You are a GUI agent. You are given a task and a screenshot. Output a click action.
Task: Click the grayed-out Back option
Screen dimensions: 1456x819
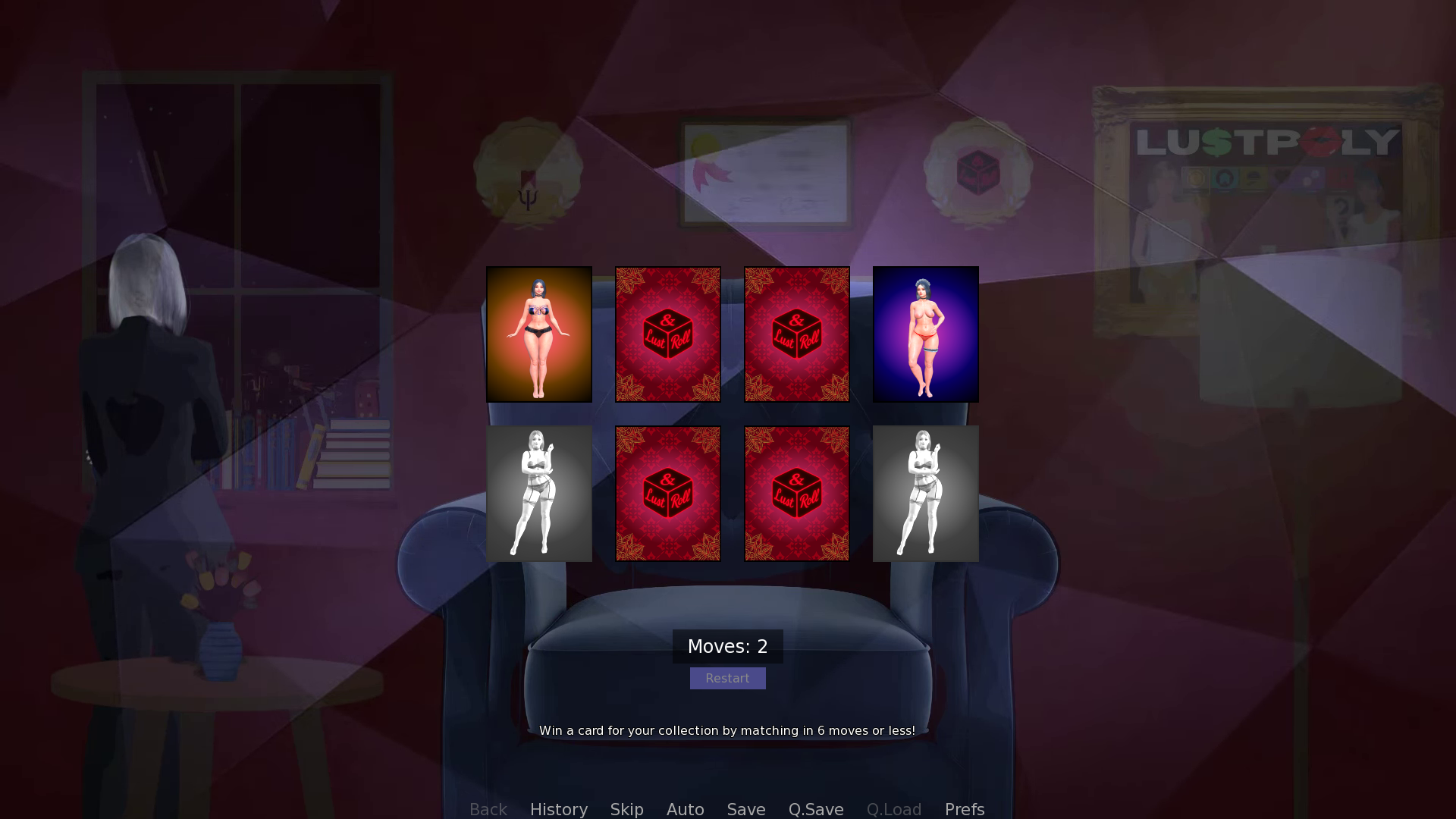point(488,809)
